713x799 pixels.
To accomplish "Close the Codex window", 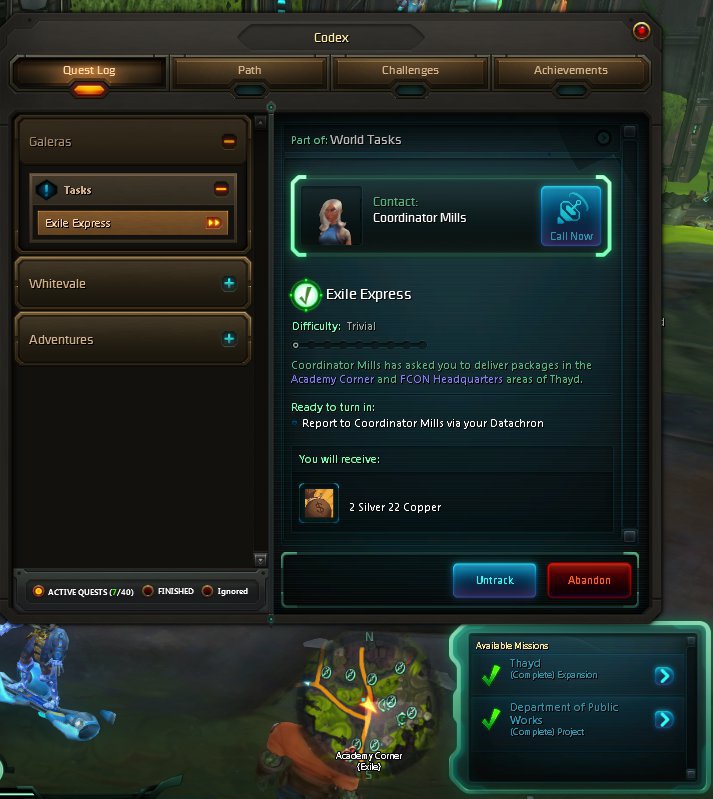I will point(641,31).
